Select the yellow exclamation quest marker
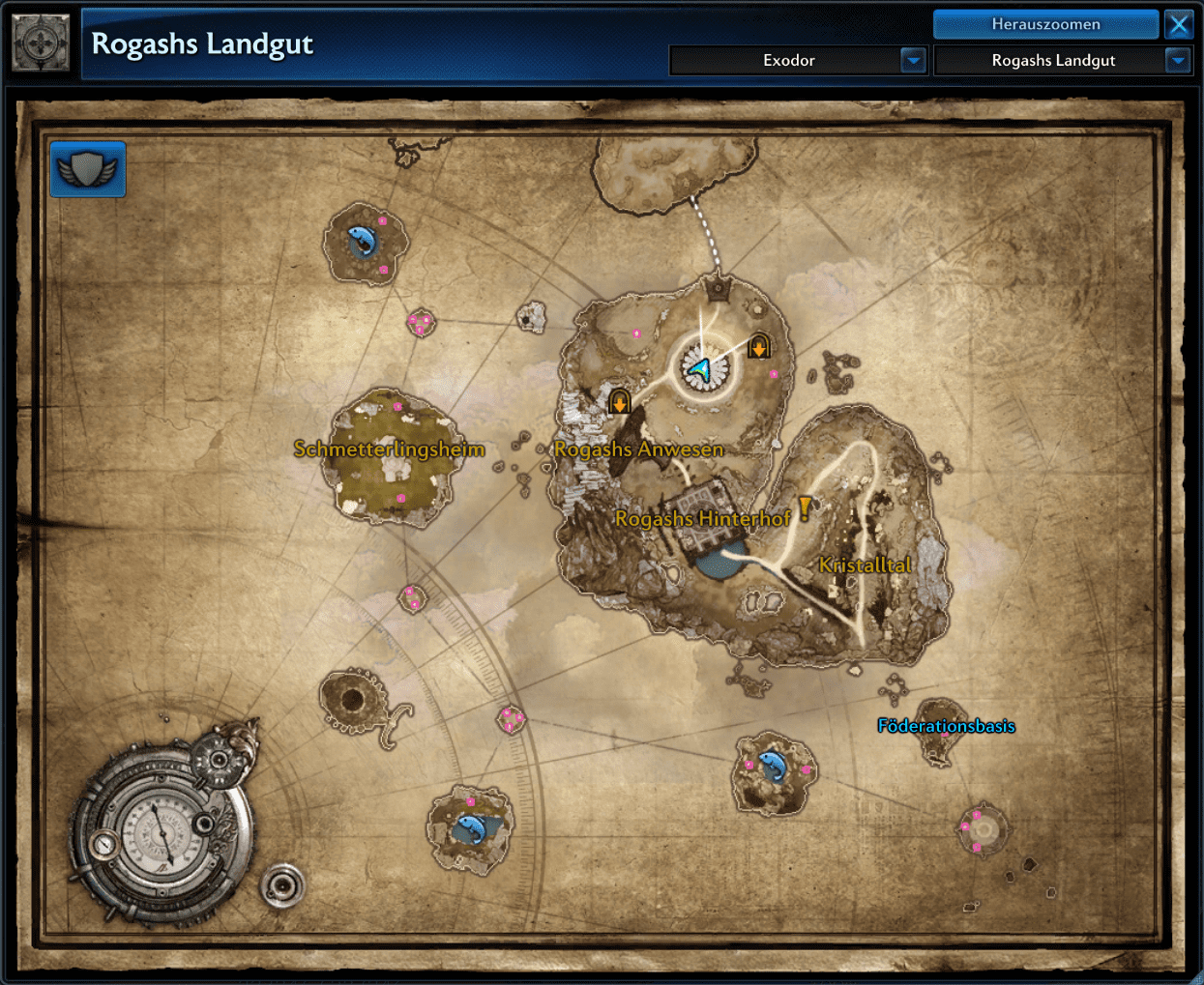Screen dimensions: 1204x985 (805, 508)
